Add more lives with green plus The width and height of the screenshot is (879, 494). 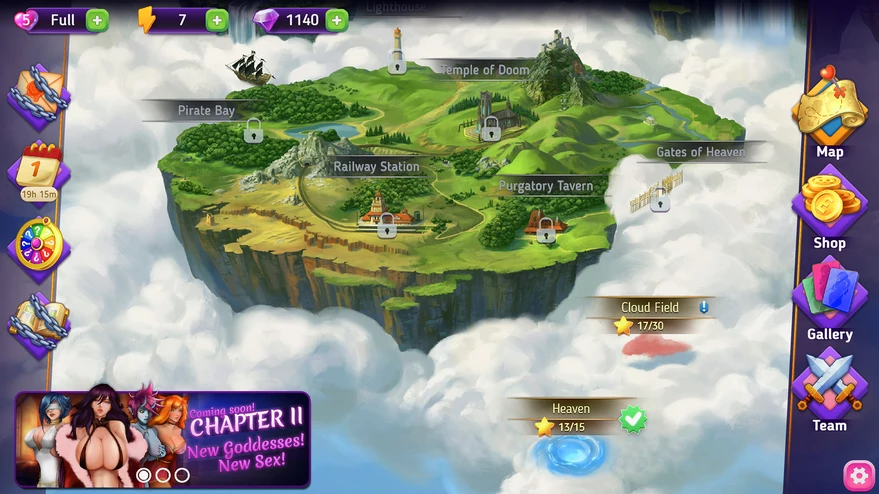pyautogui.click(x=97, y=19)
